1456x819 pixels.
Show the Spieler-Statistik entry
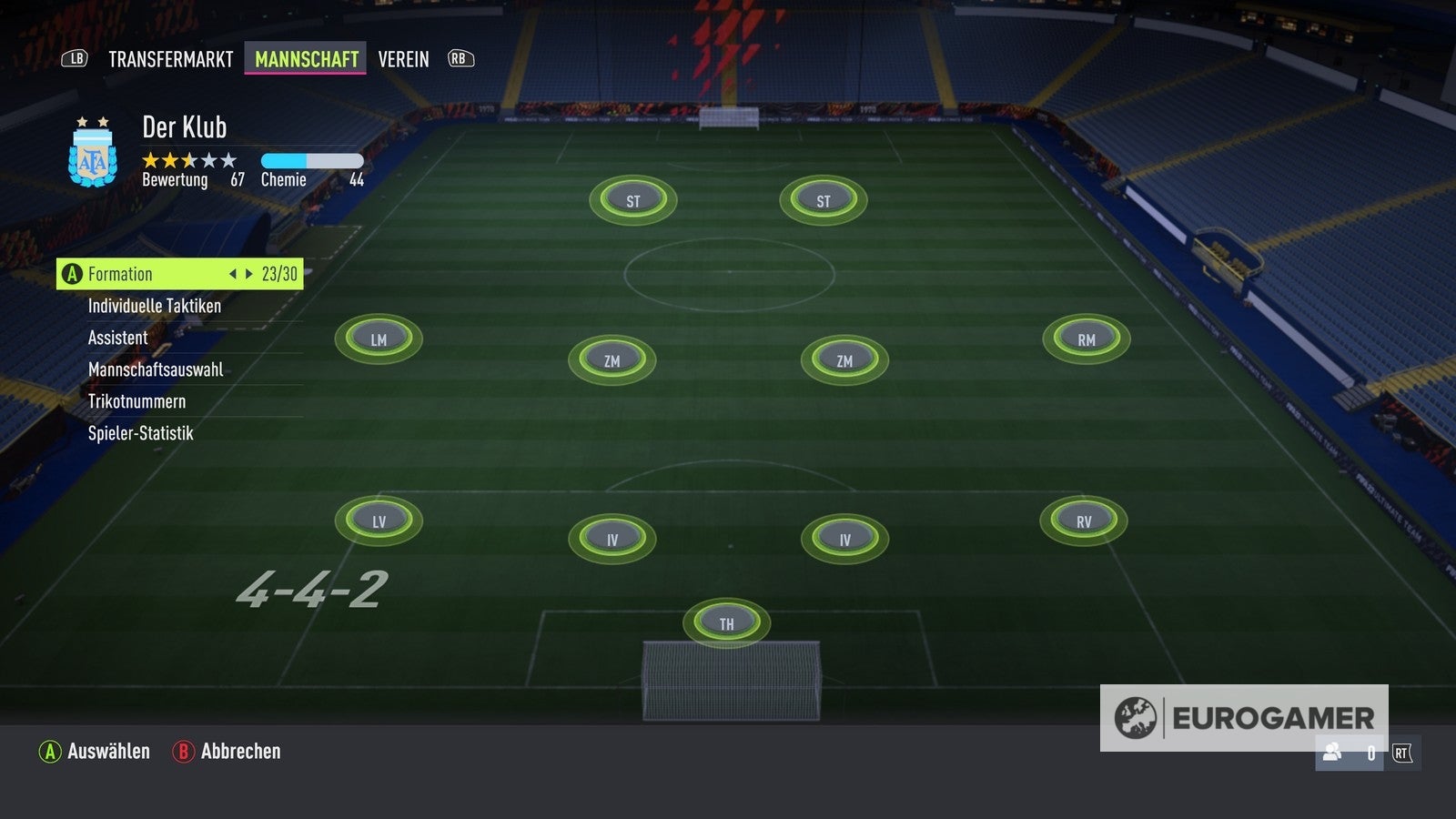click(x=141, y=433)
